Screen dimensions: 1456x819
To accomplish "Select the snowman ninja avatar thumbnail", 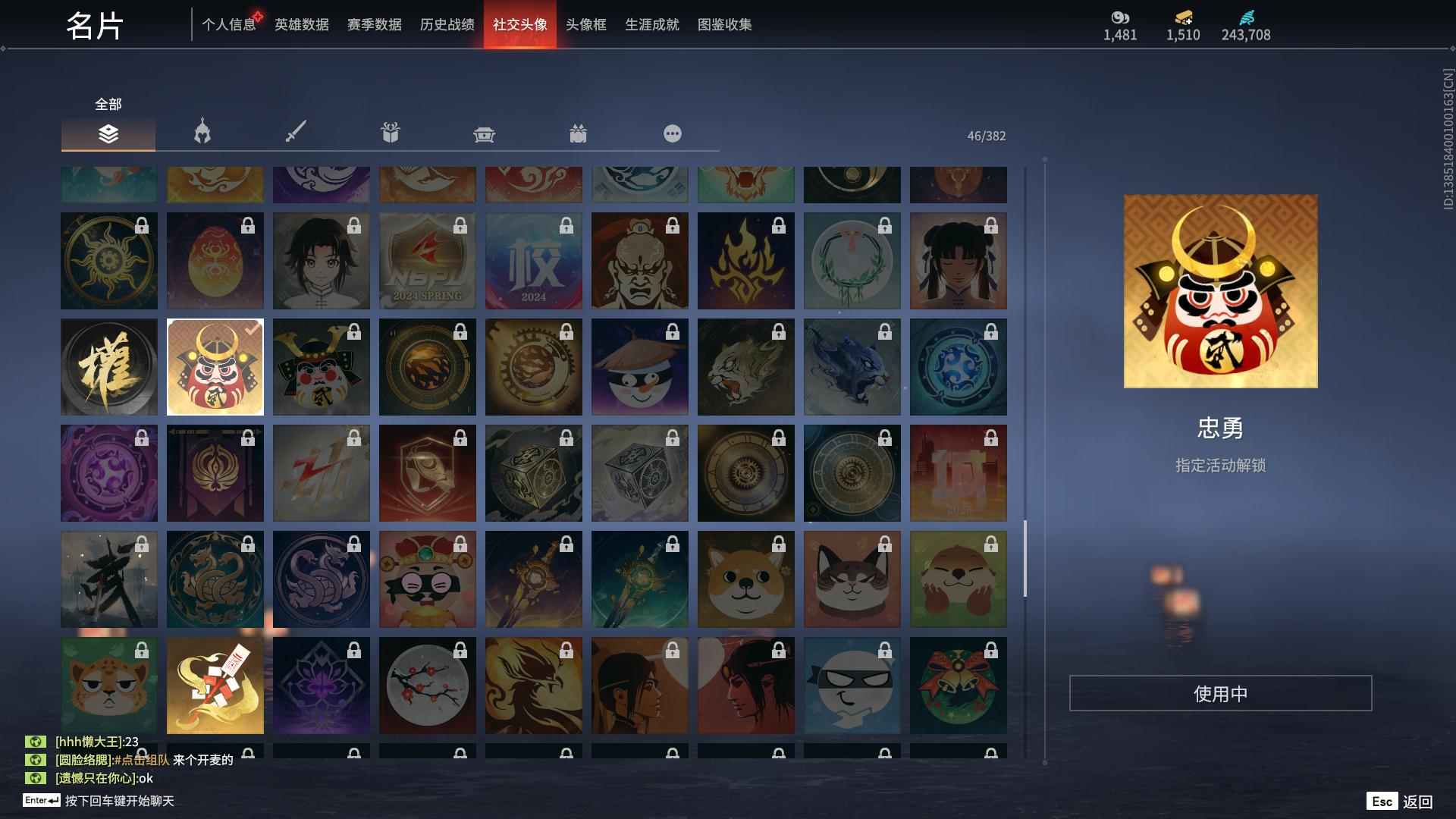I will [639, 366].
